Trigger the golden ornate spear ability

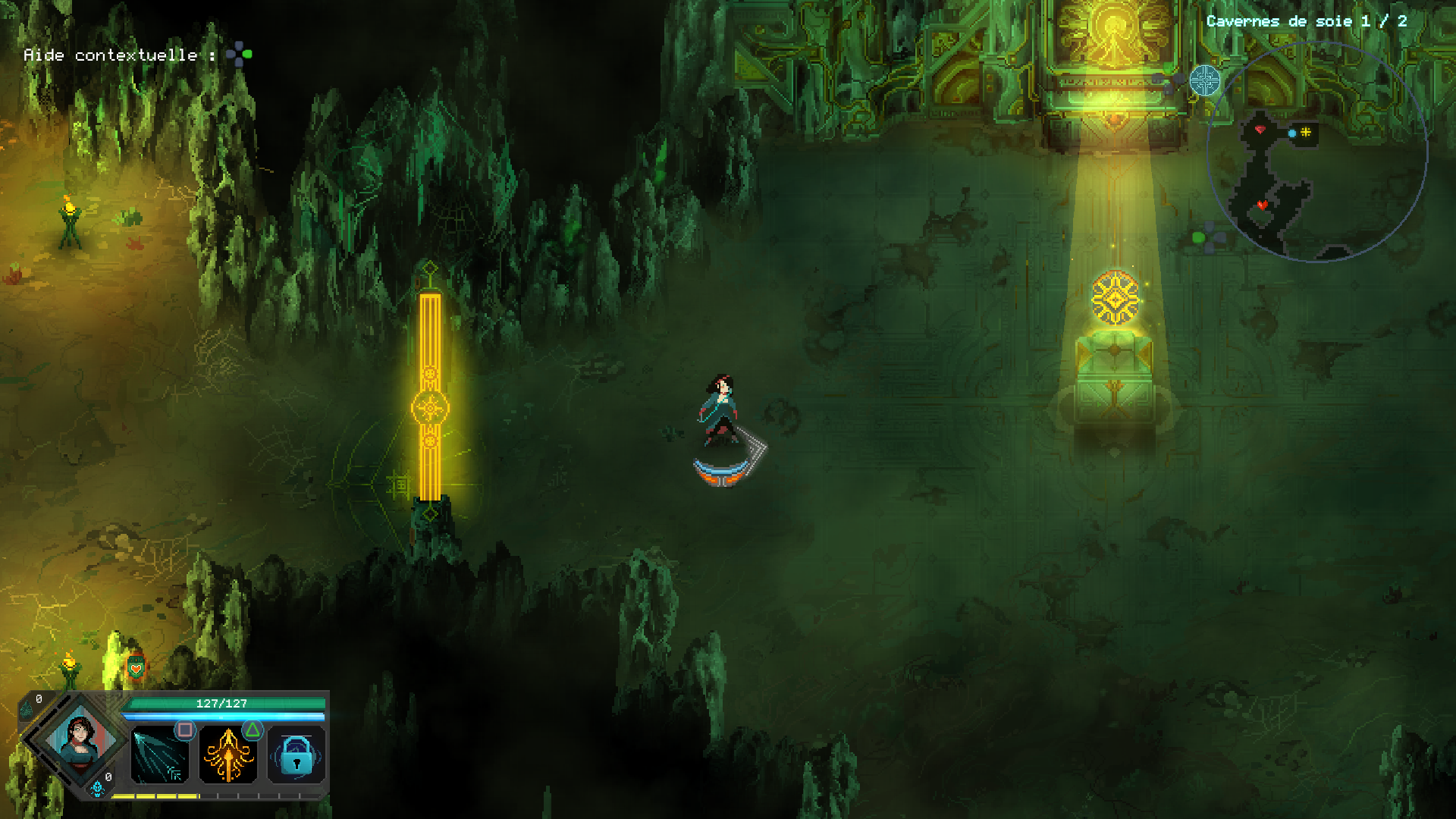[x=227, y=755]
